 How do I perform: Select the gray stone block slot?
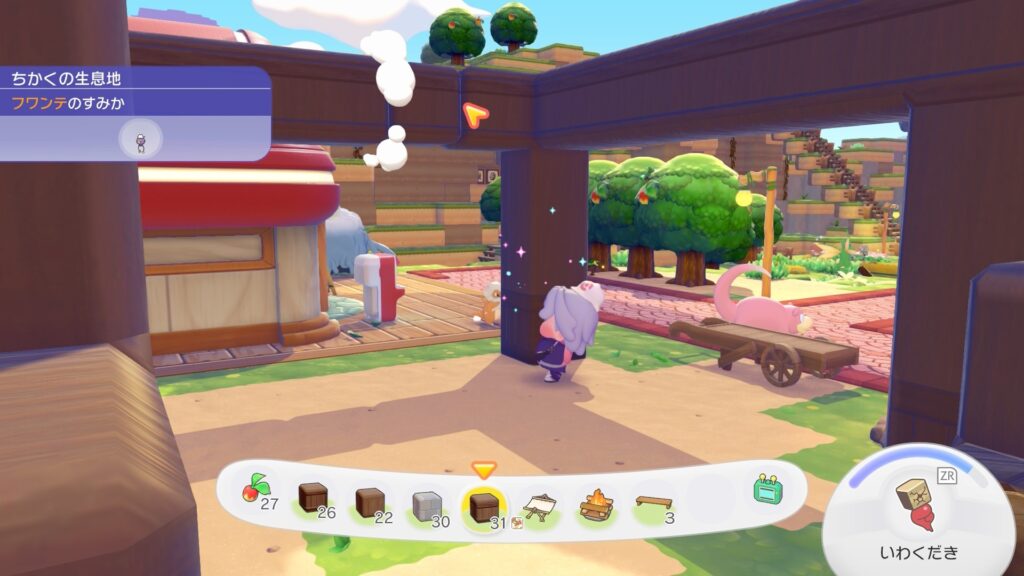427,501
